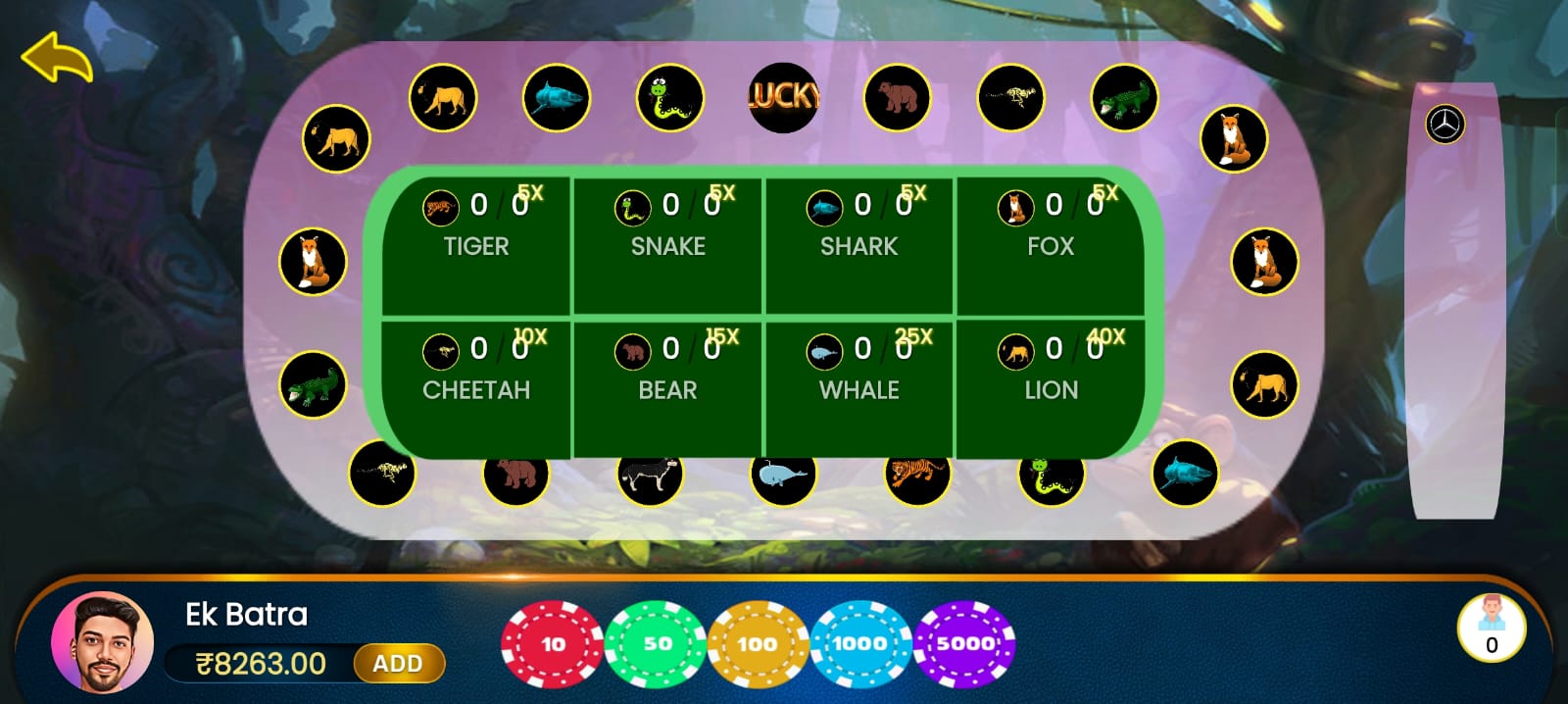Select the red 10 chip
This screenshot has height=704, width=1568.
pyautogui.click(x=552, y=644)
